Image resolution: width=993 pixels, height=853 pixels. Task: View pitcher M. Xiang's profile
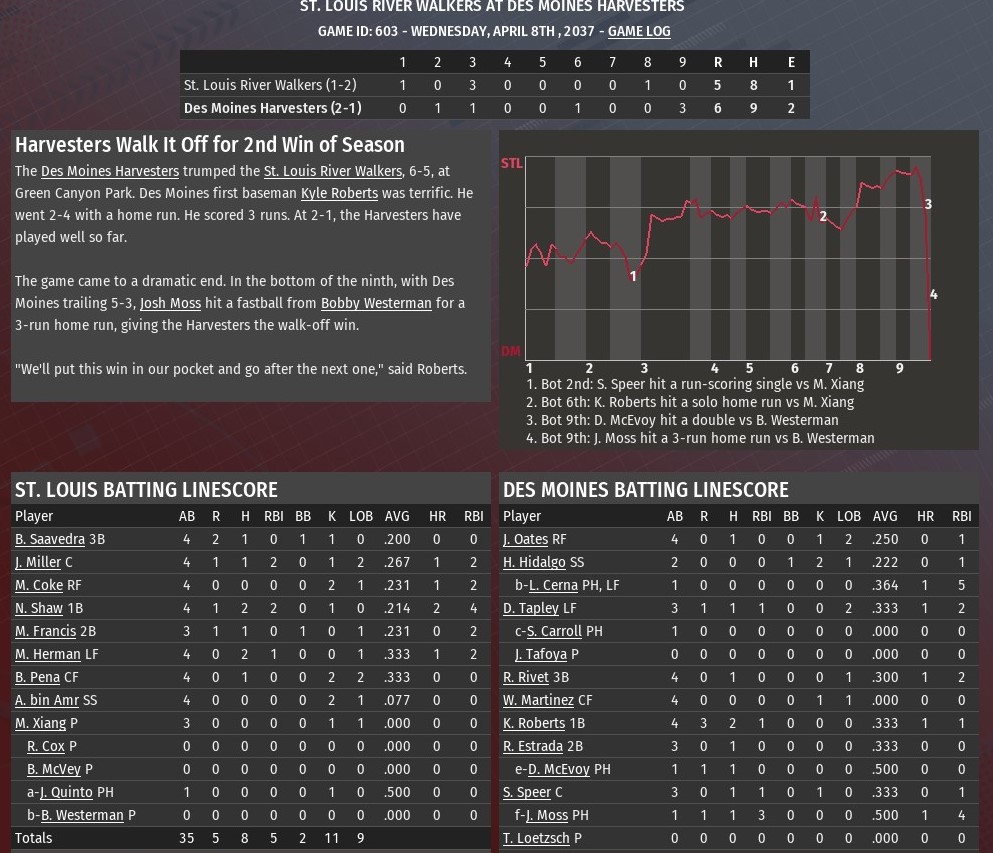pos(40,723)
